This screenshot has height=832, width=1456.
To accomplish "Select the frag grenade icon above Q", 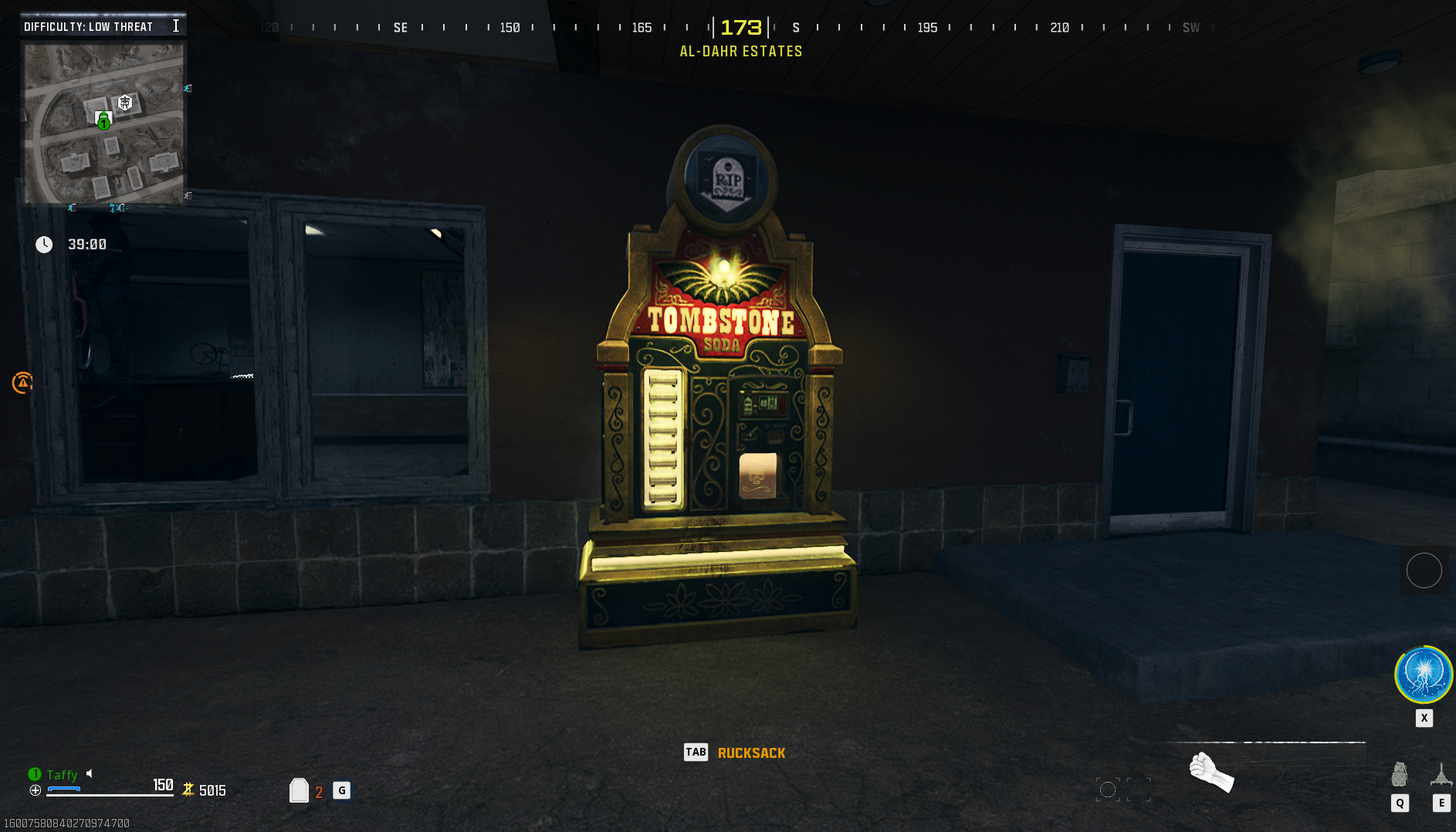I will (1400, 774).
